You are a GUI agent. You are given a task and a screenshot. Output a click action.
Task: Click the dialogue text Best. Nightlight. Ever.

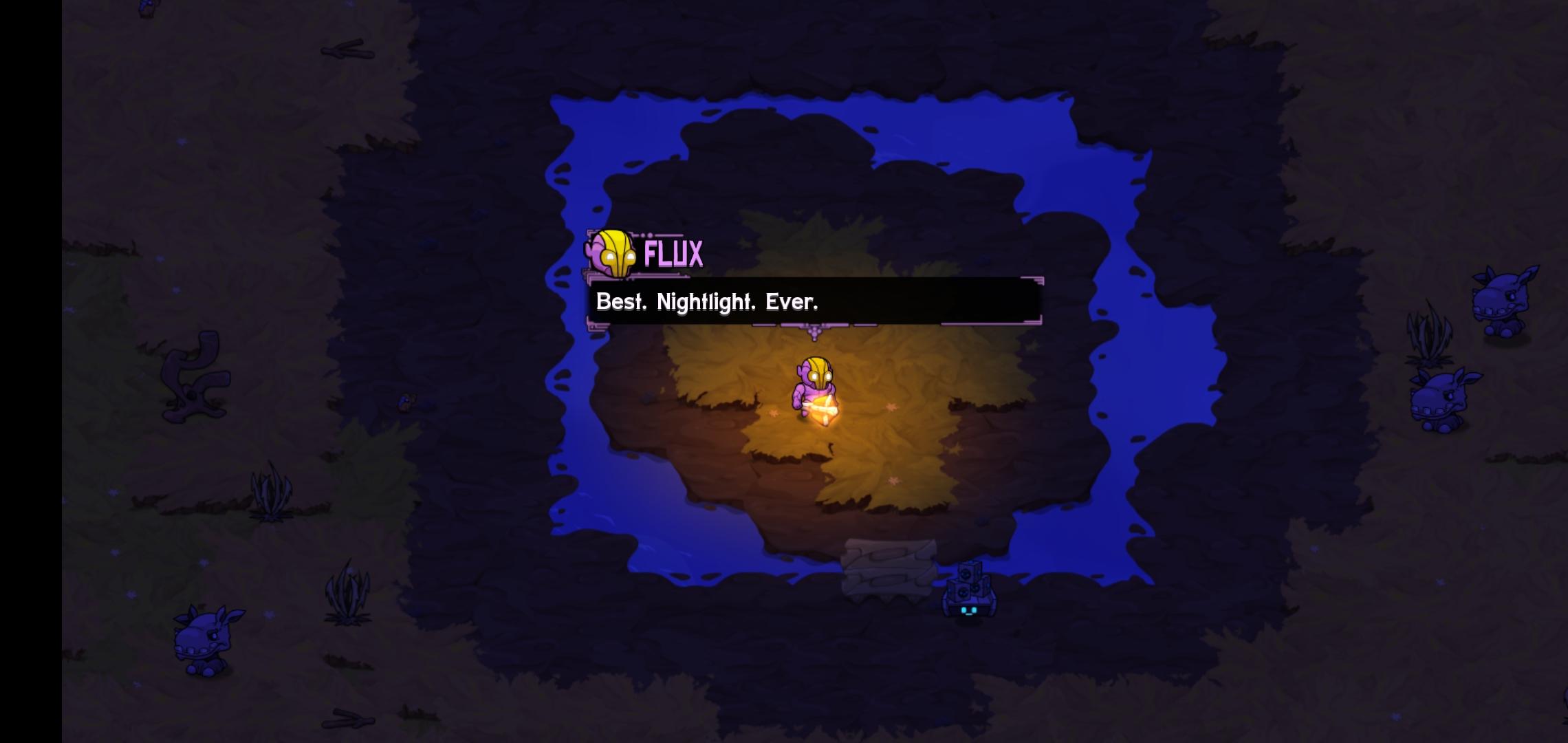(707, 301)
